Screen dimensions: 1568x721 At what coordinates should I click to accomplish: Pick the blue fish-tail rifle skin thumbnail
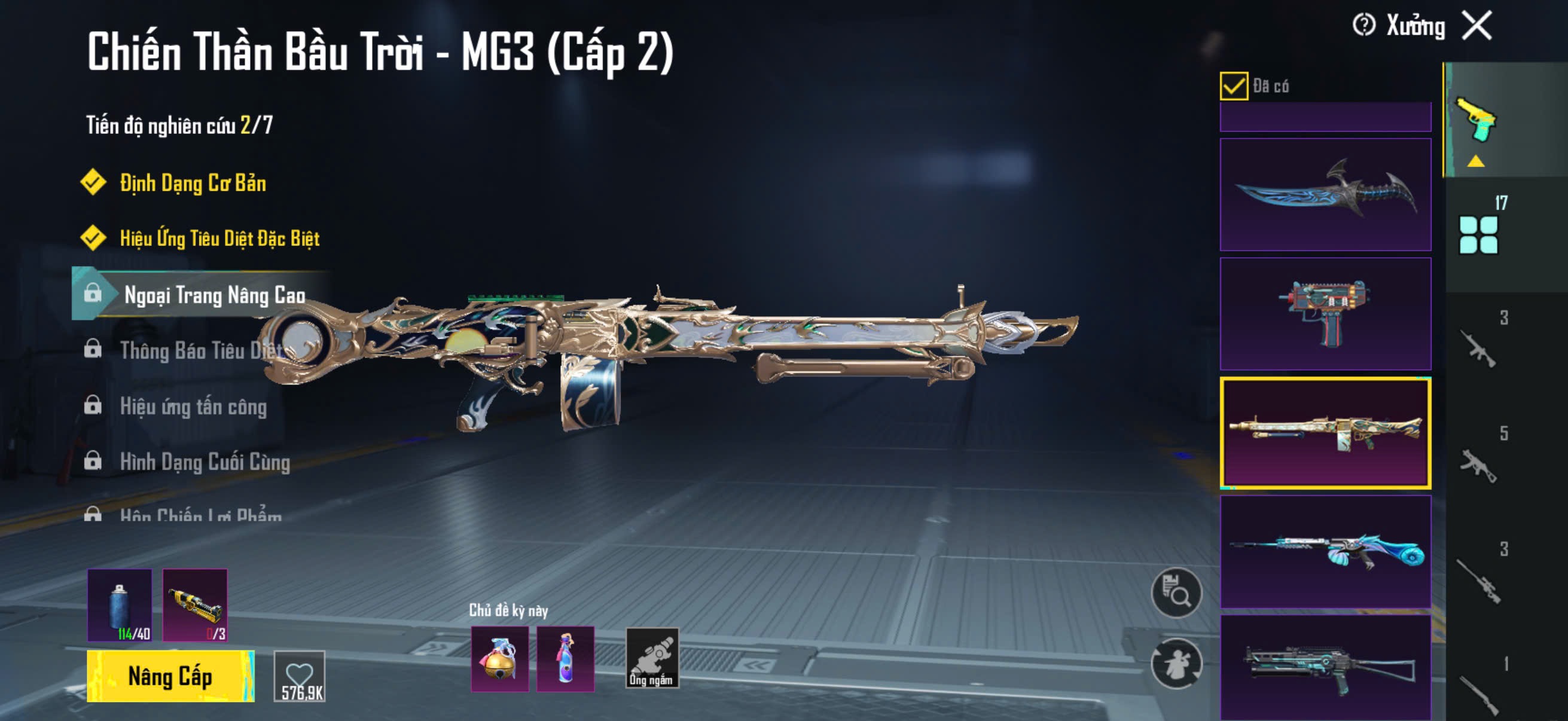[x=1325, y=551]
